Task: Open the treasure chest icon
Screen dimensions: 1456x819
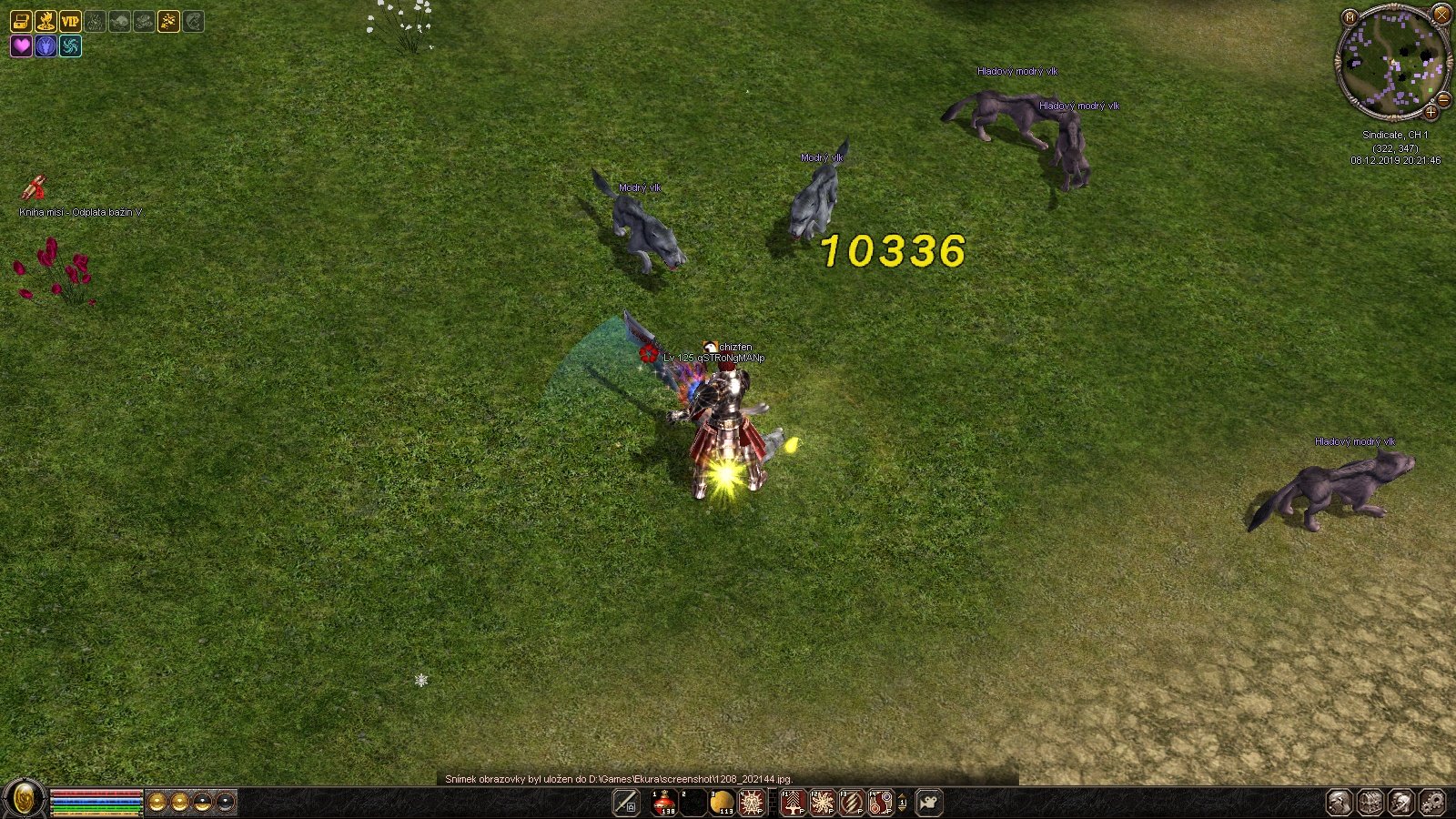Action: point(20,21)
